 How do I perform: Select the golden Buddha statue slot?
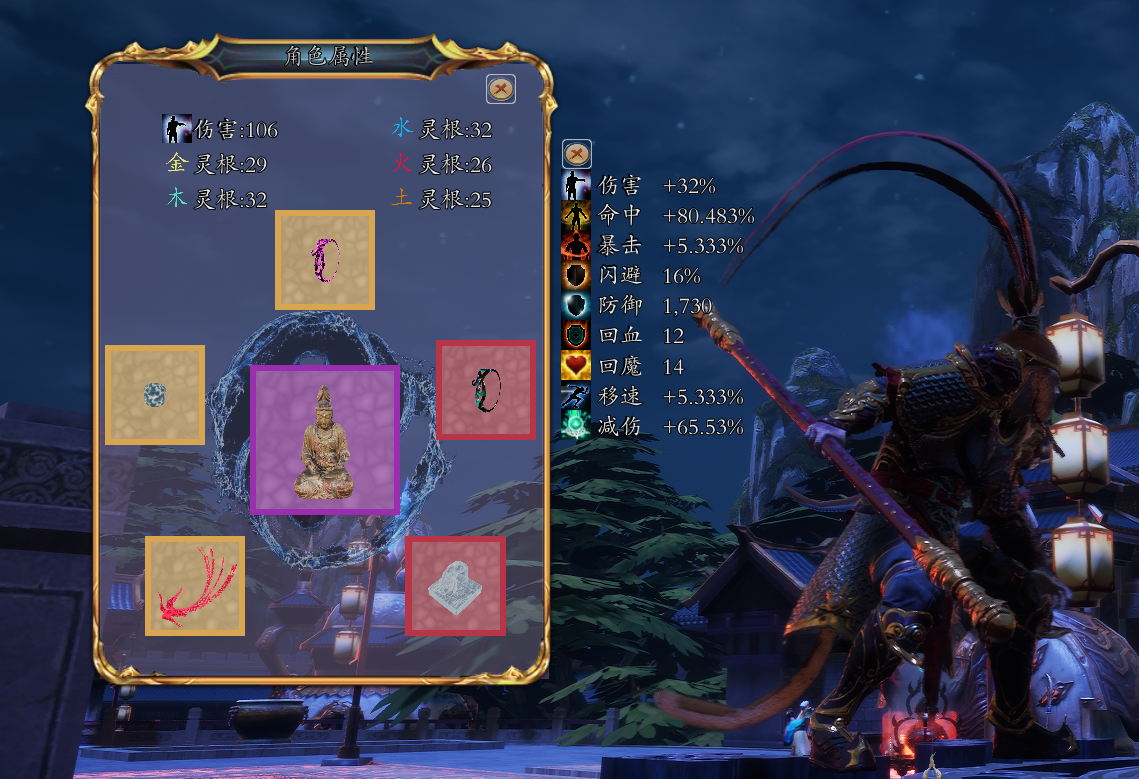tap(325, 440)
